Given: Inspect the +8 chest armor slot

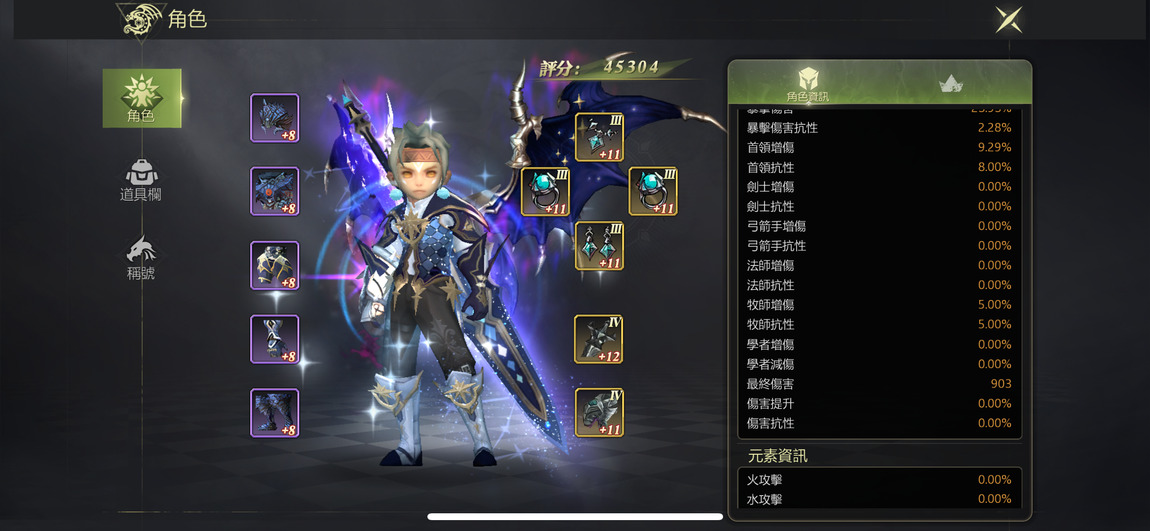Looking at the screenshot, I should point(274,192).
